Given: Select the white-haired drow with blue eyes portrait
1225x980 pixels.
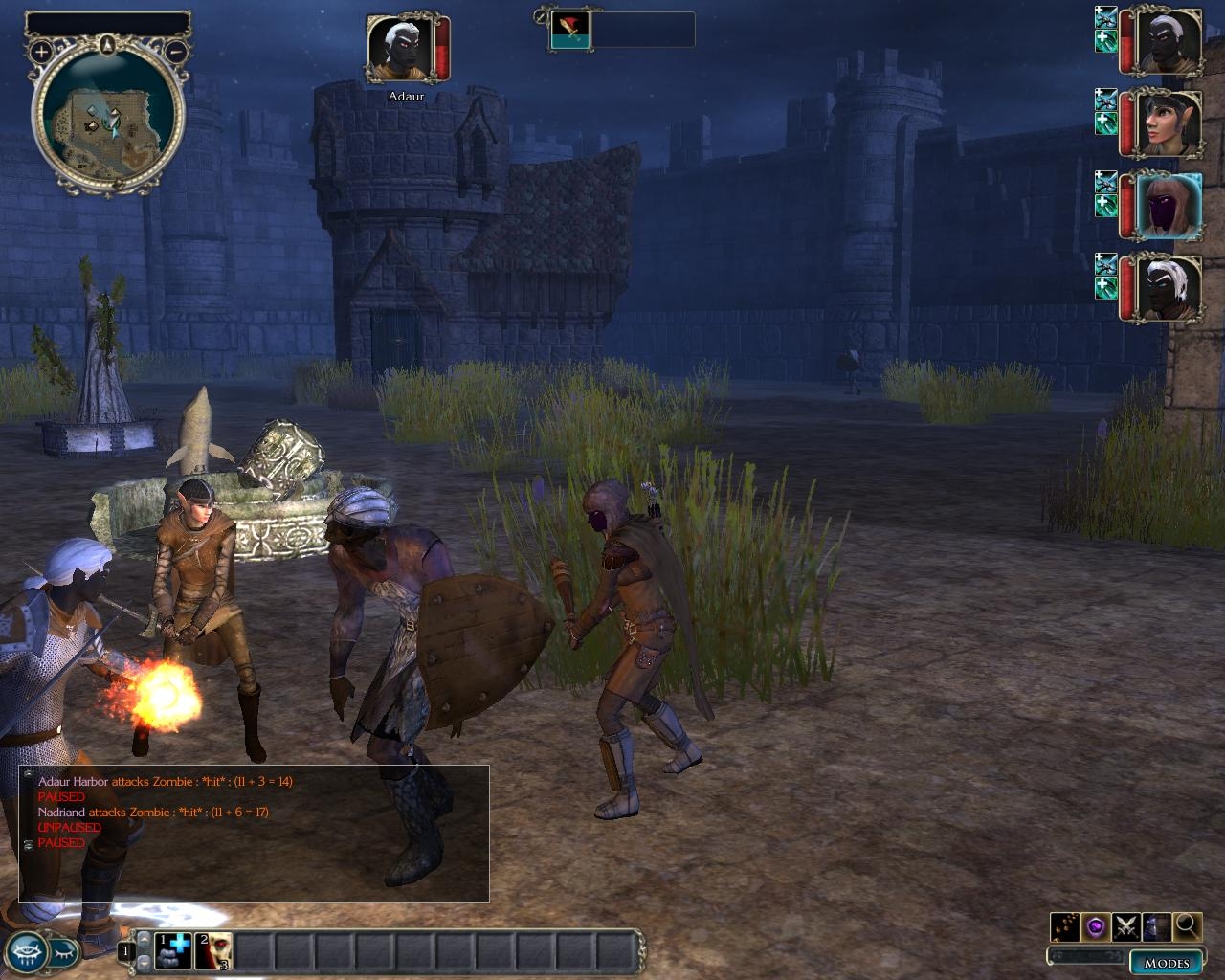Looking at the screenshot, I should click(x=1166, y=288).
